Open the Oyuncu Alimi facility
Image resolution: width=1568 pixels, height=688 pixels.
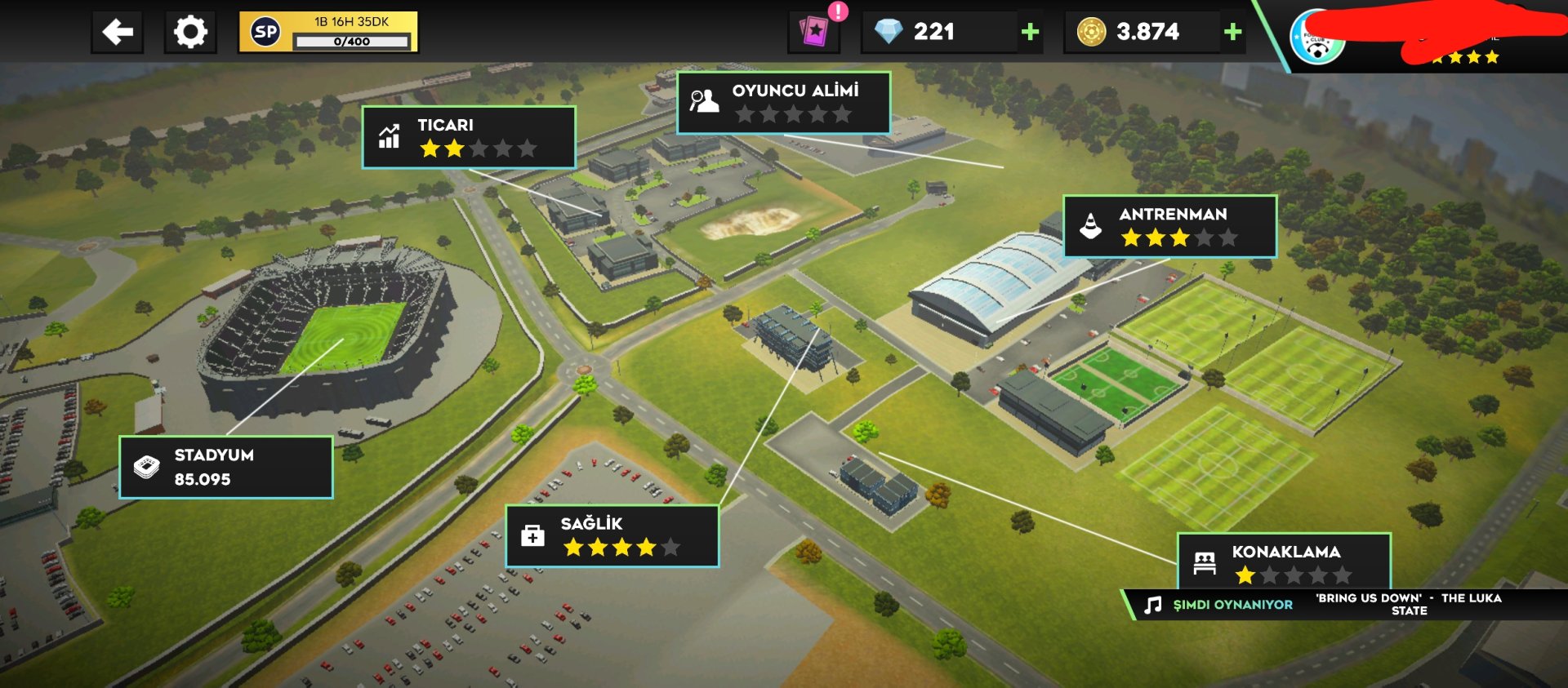coord(783,103)
